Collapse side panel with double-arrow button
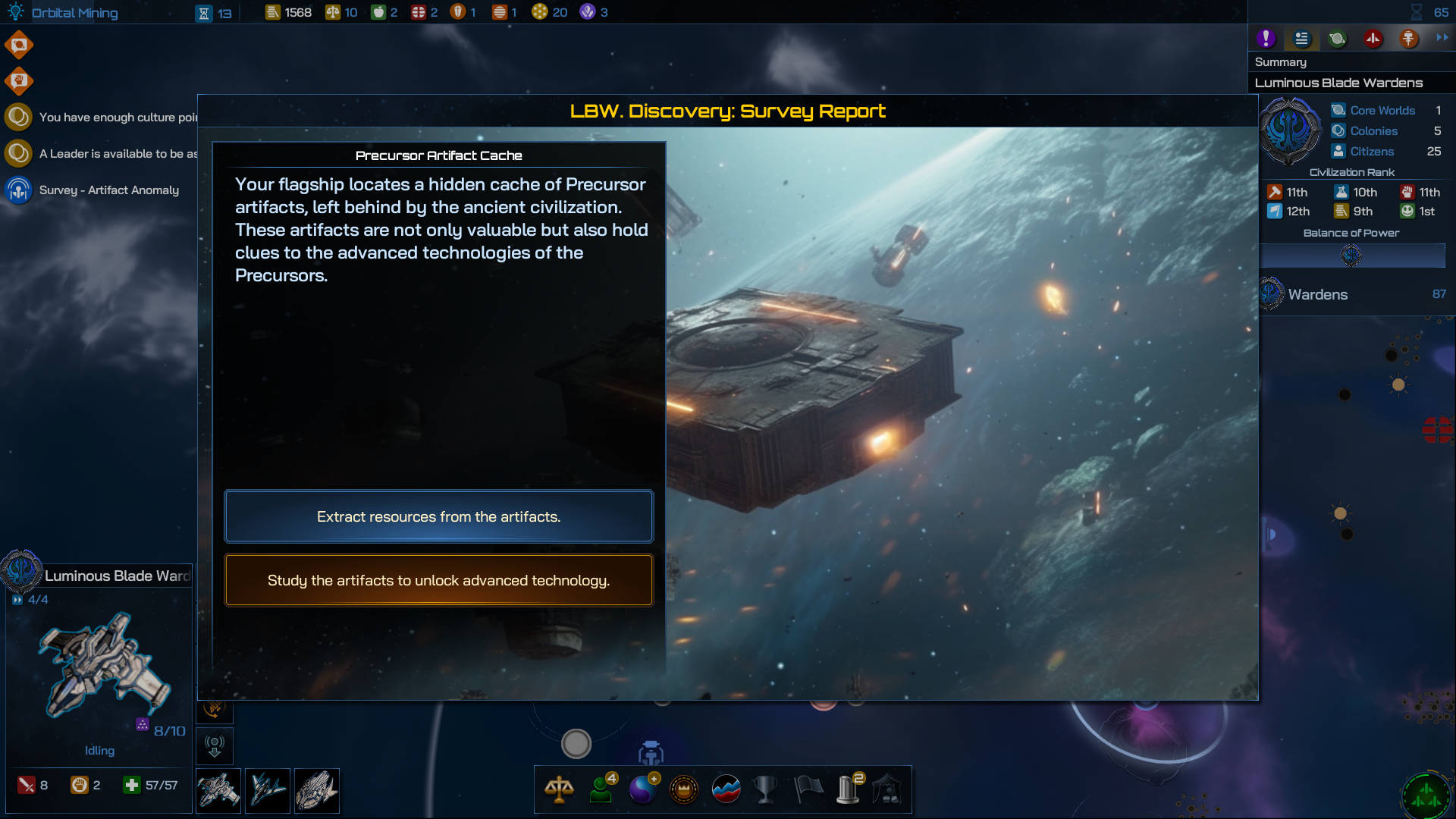 1442,37
